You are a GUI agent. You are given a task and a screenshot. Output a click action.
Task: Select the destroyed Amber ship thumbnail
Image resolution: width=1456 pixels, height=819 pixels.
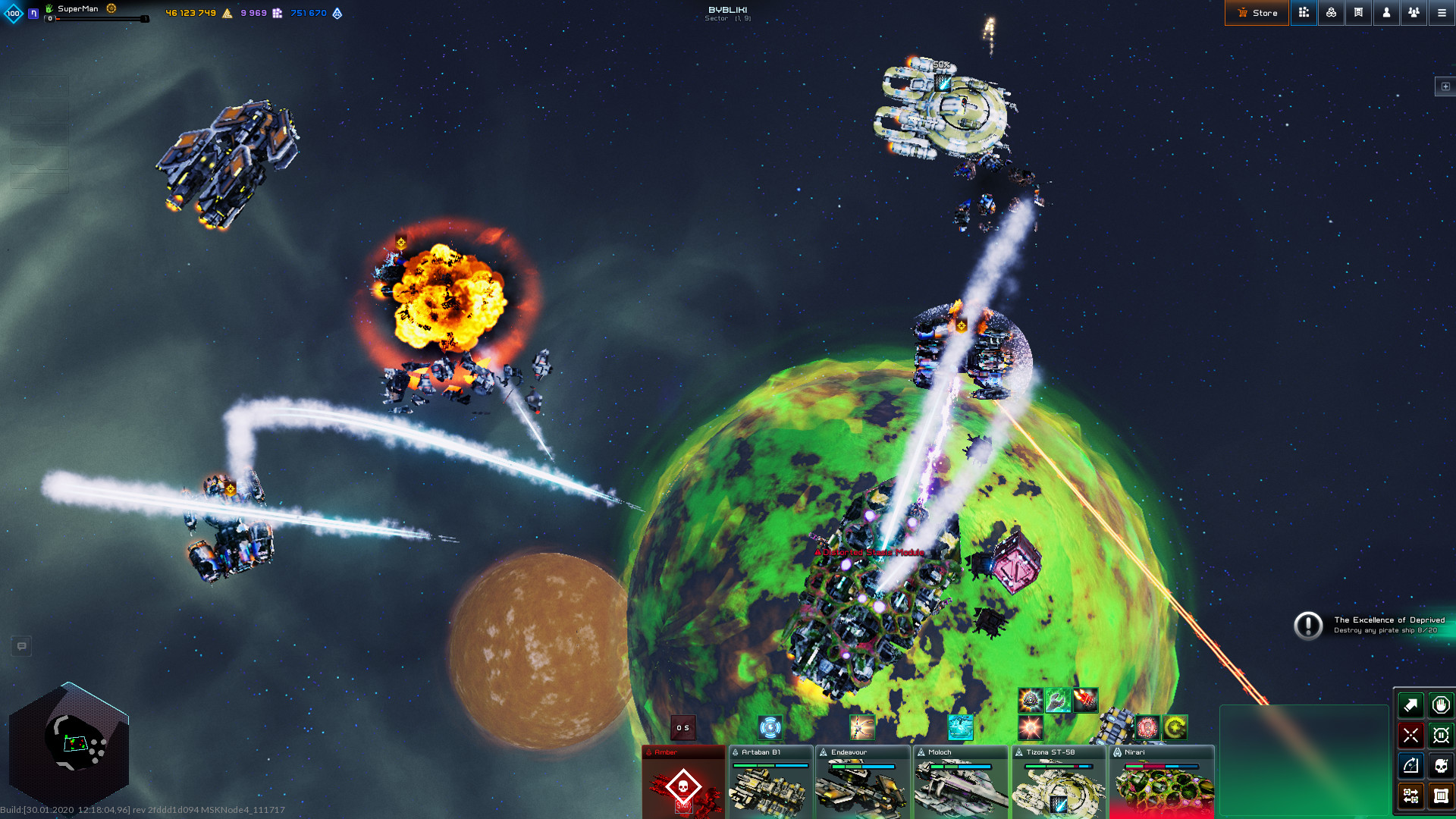click(x=682, y=785)
